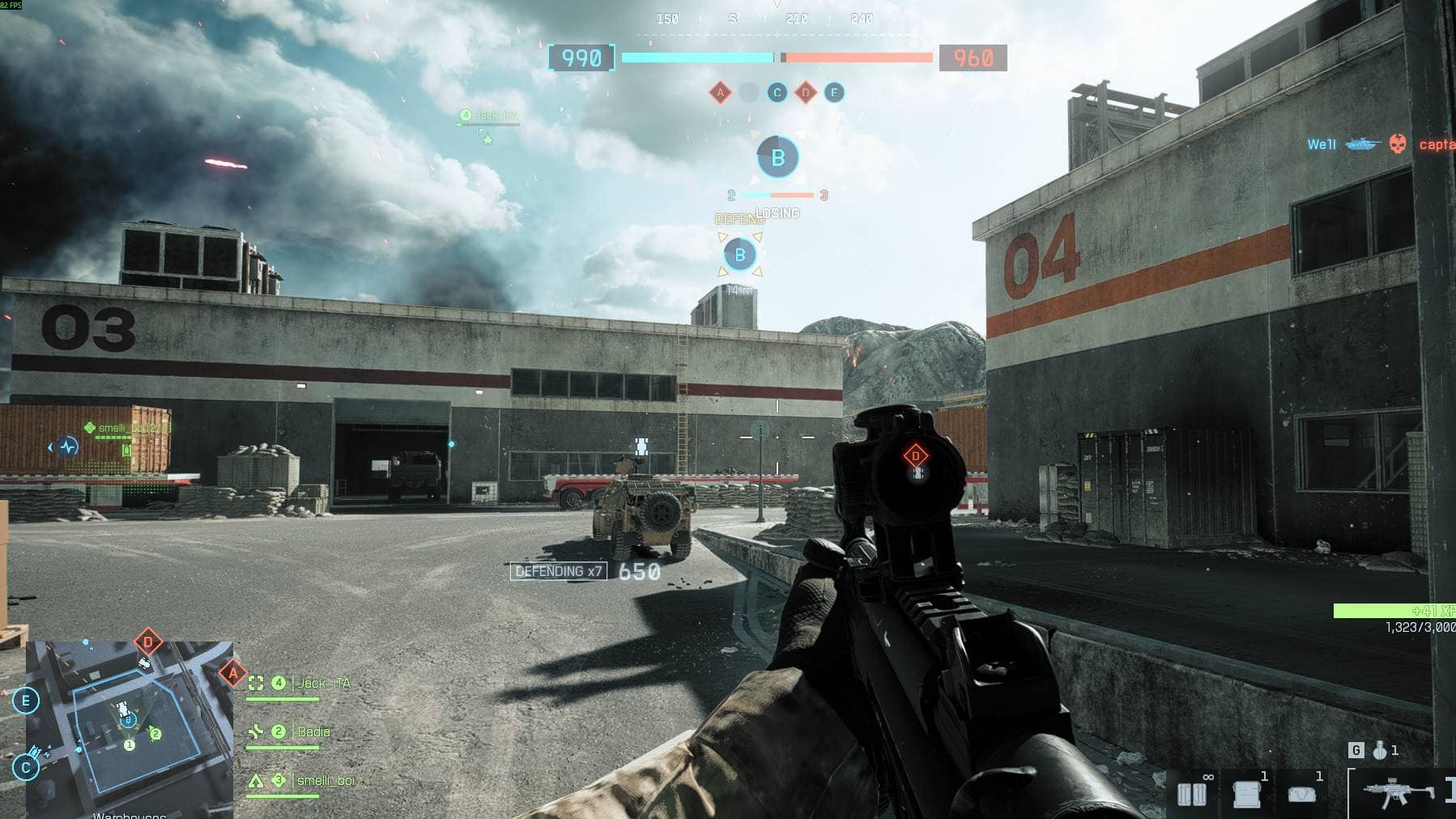Viewport: 1456px width, 819px height.
Task: Select the A objective marker at the minimap's corner
Action: tap(233, 672)
